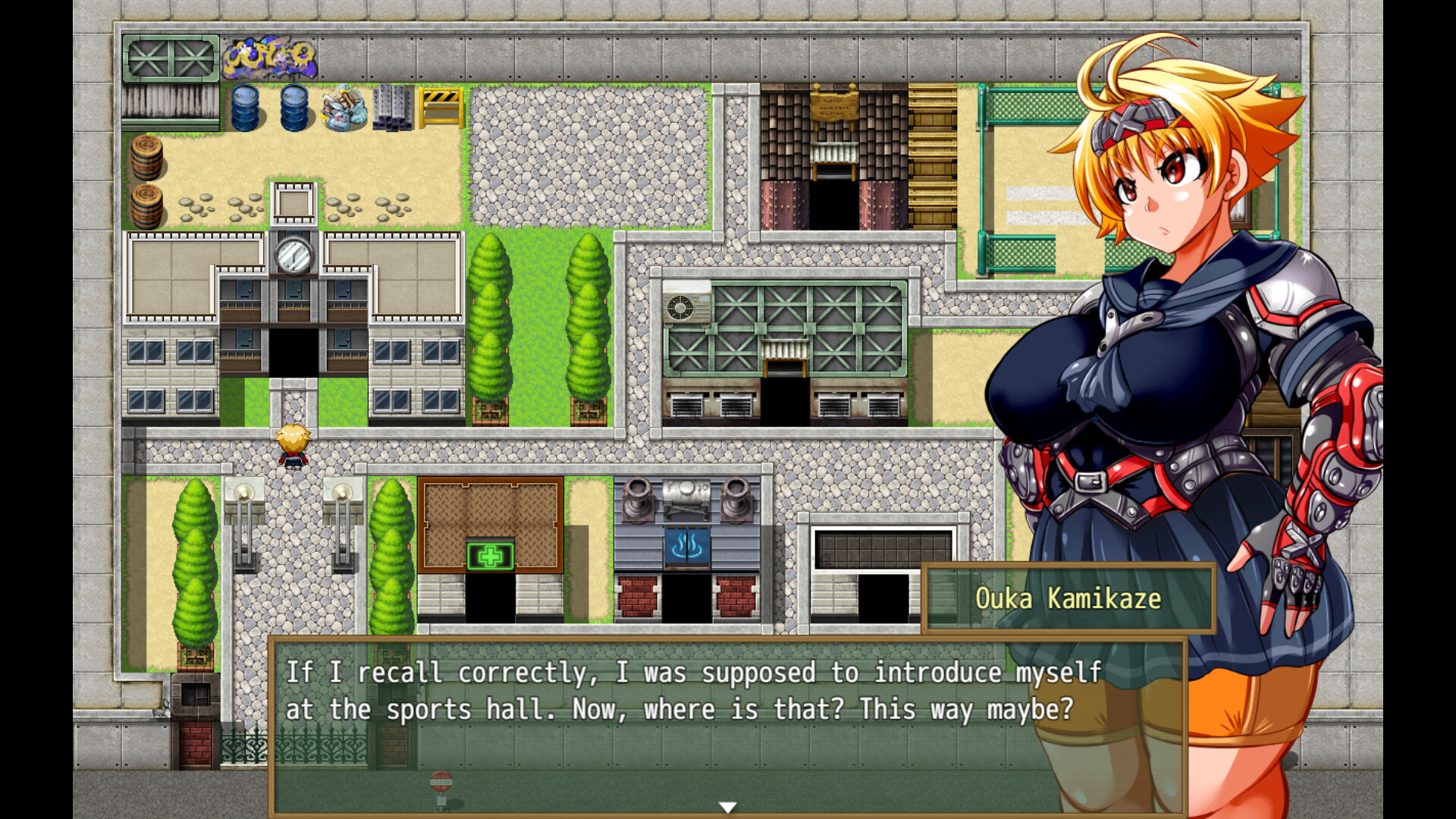The height and width of the screenshot is (819, 1456).
Task: Click the green cross clinic sign
Action: click(489, 556)
